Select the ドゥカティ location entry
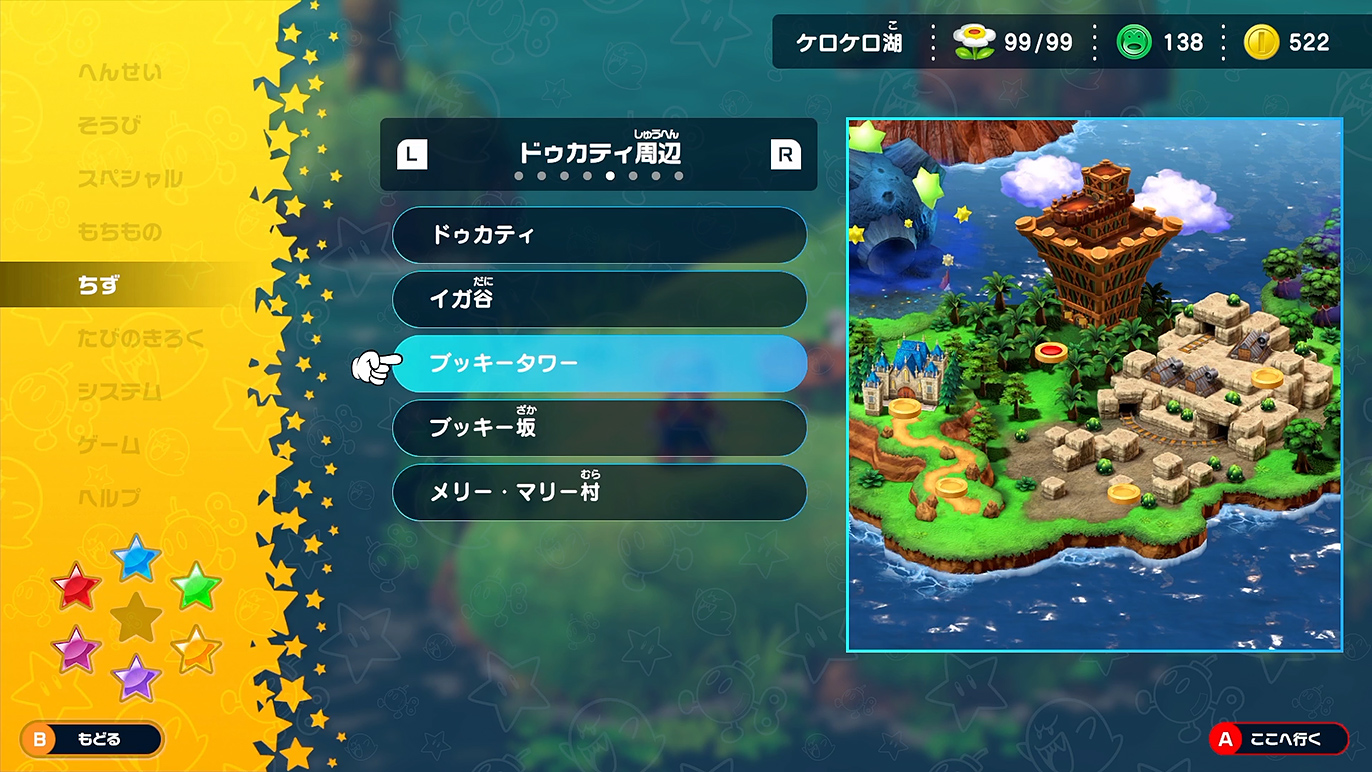 pos(600,235)
